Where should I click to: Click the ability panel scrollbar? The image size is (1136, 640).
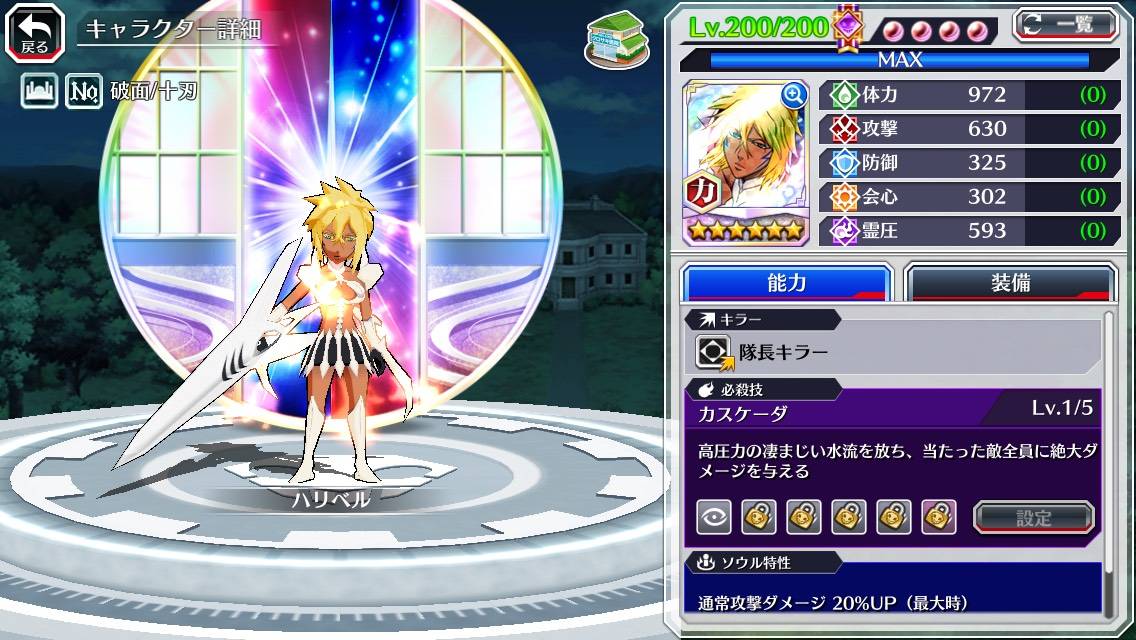[1109, 460]
